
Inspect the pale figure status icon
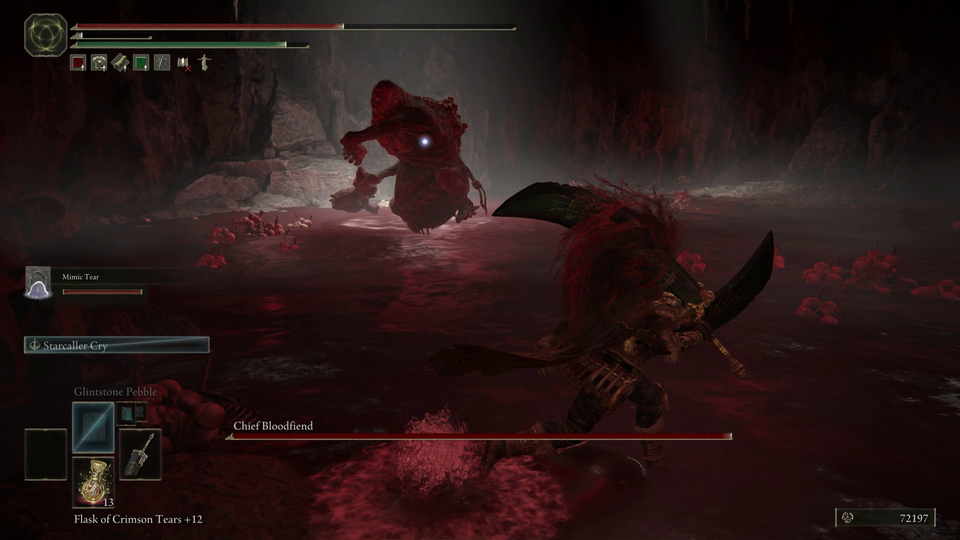coord(204,63)
